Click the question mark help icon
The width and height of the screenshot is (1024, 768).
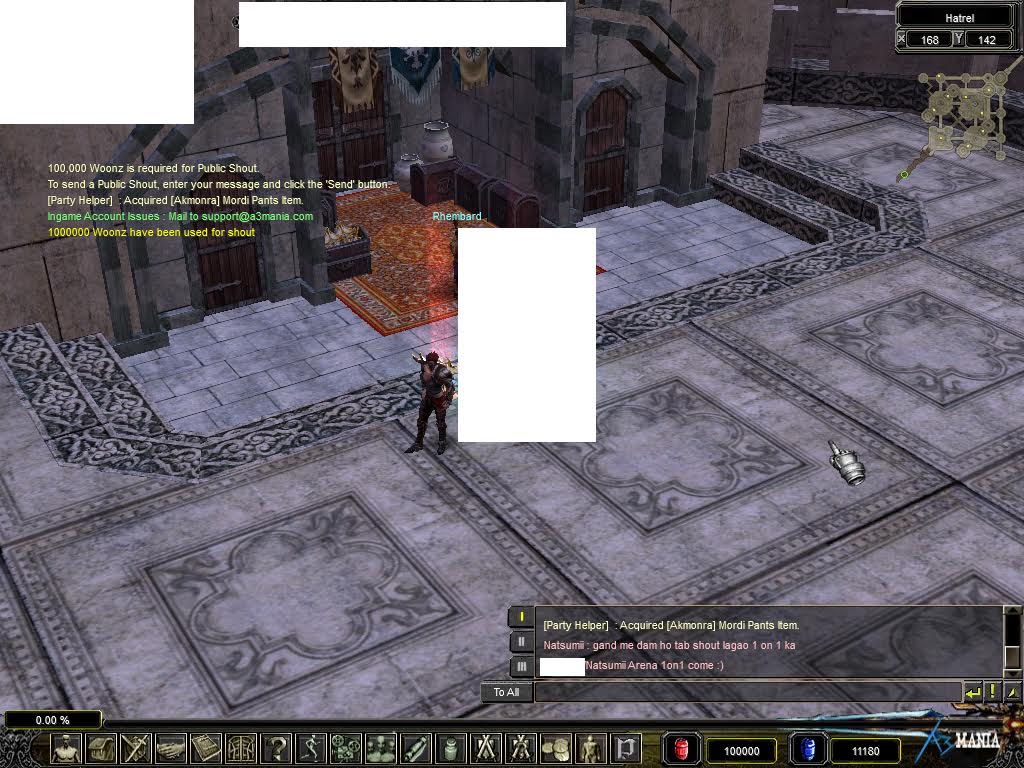[x=276, y=748]
